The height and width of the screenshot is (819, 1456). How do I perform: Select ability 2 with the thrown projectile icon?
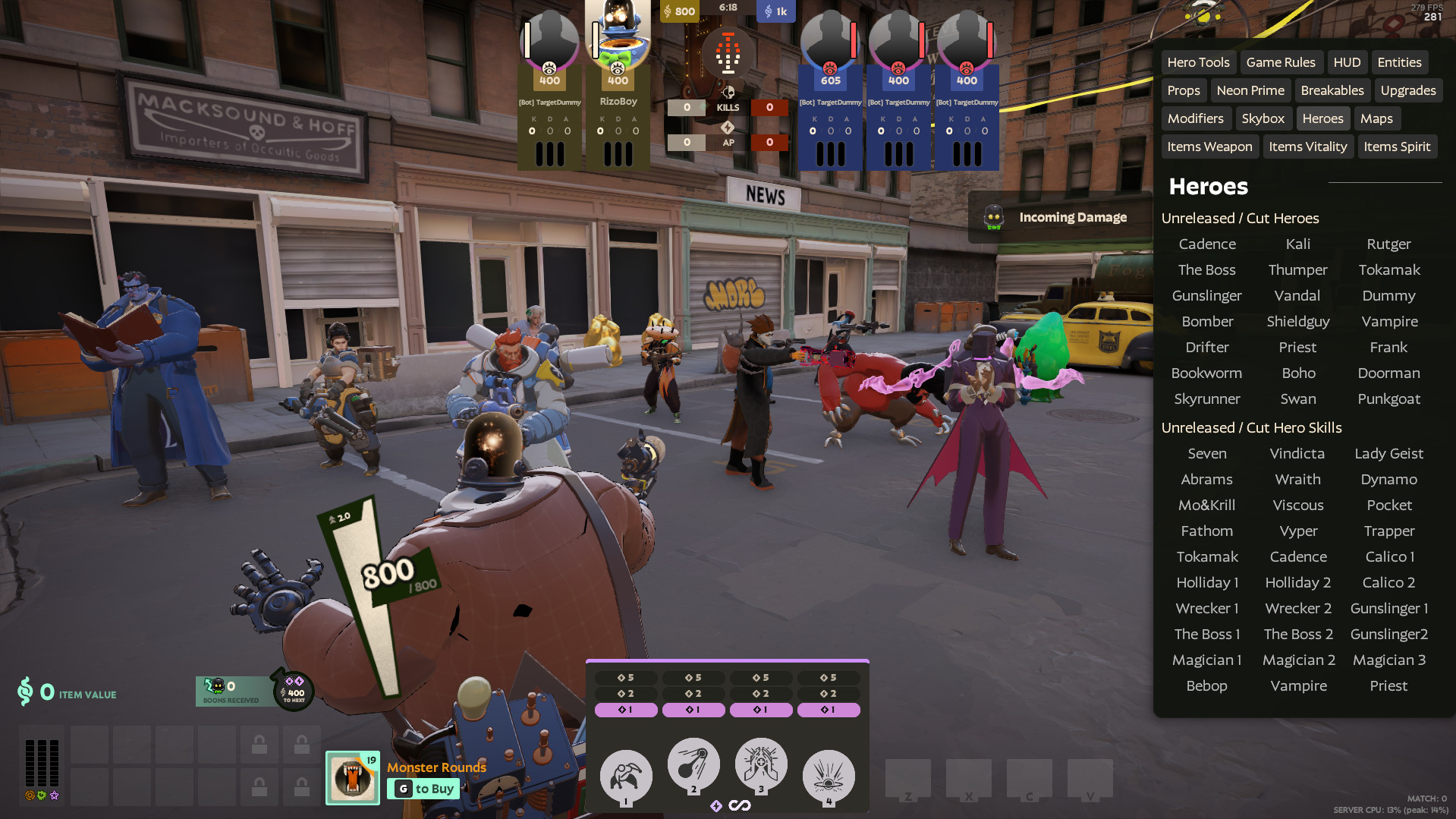pos(693,766)
